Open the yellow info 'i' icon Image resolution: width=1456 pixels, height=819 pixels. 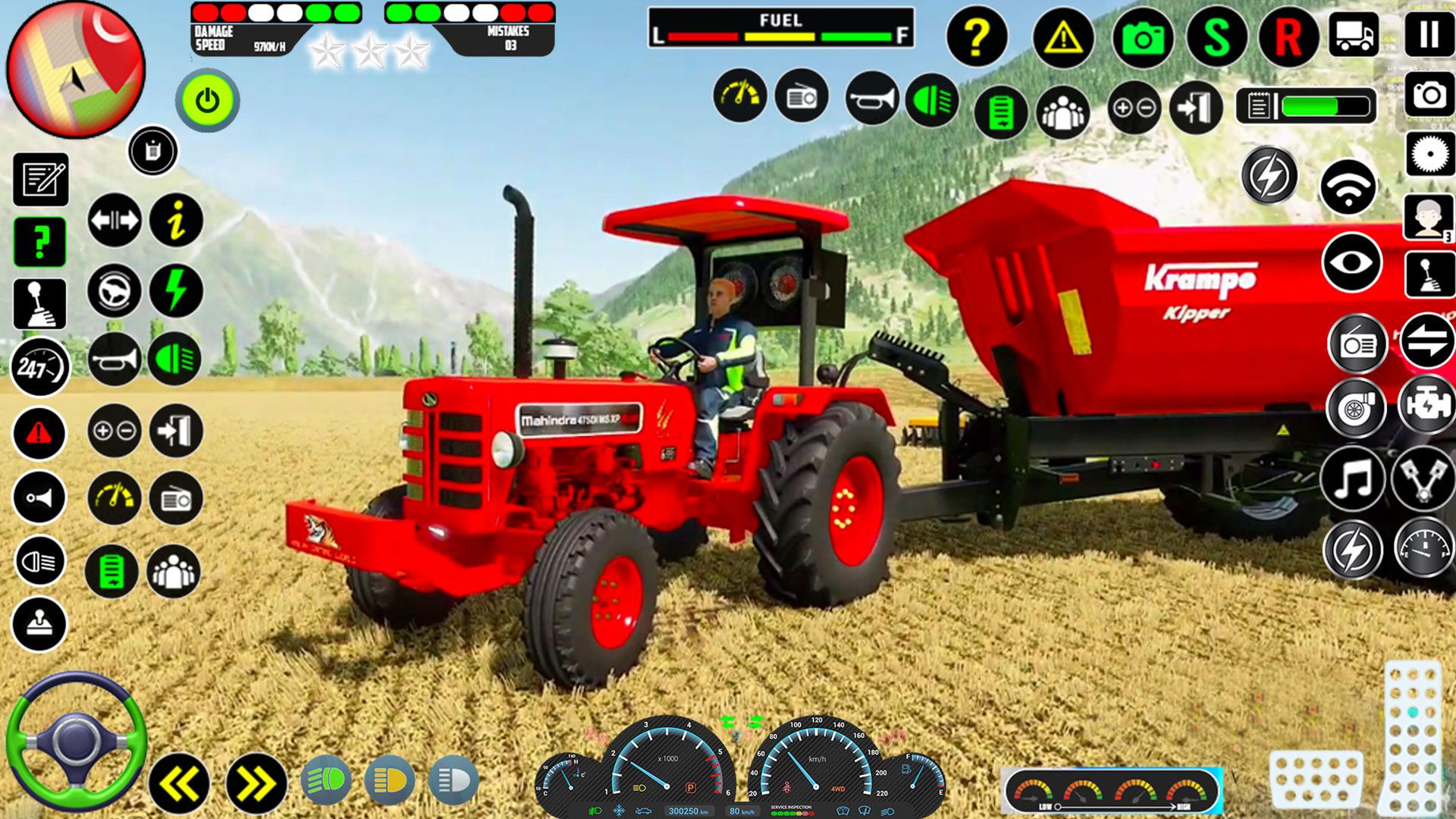click(x=176, y=221)
